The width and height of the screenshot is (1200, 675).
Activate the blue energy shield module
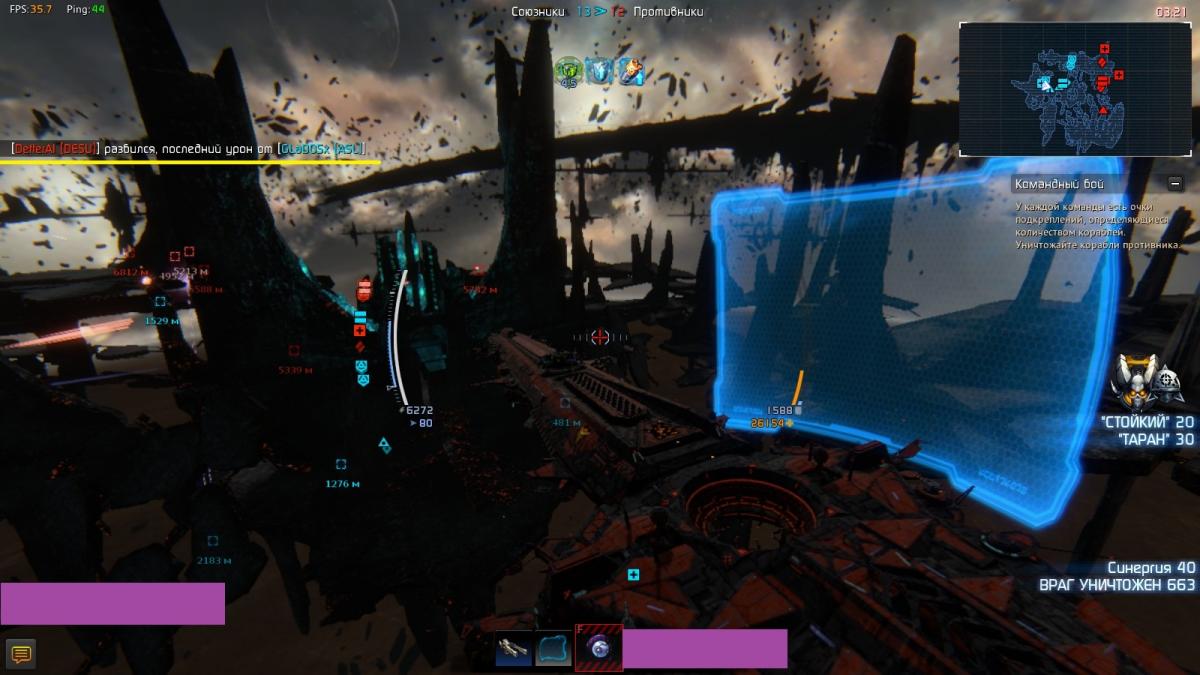click(554, 649)
